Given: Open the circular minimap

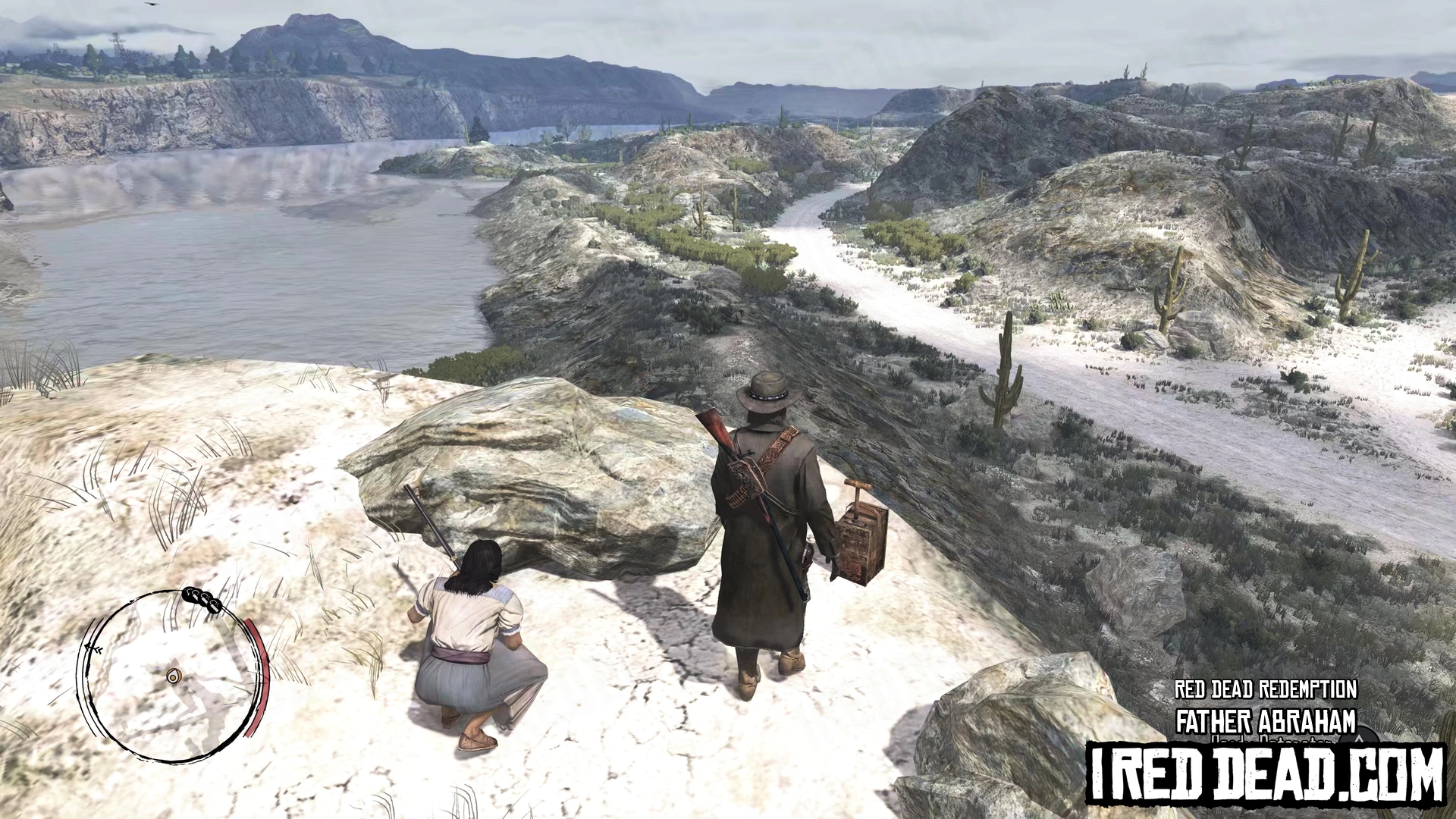Looking at the screenshot, I should 171,675.
